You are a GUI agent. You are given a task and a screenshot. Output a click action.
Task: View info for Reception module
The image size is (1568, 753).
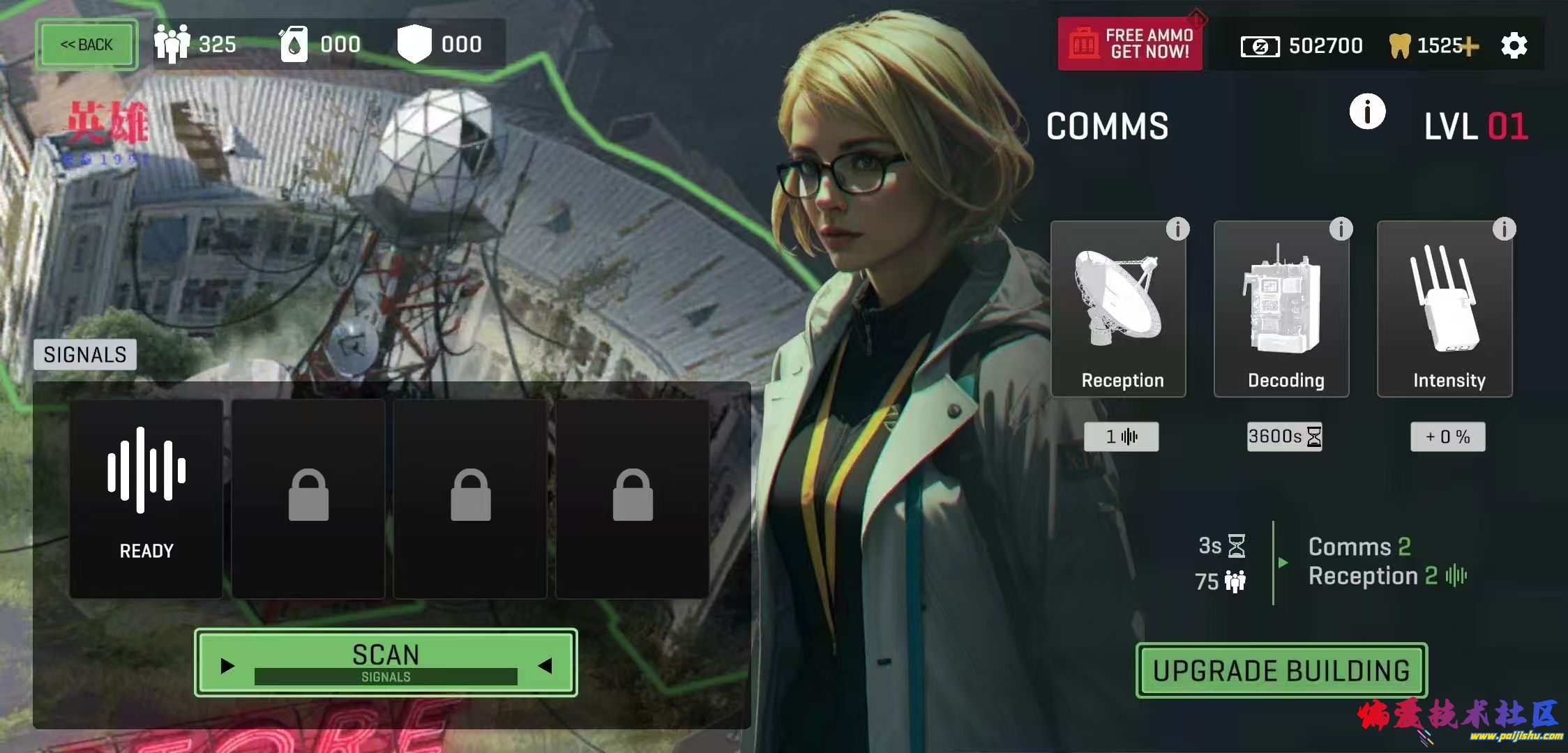[x=1177, y=229]
